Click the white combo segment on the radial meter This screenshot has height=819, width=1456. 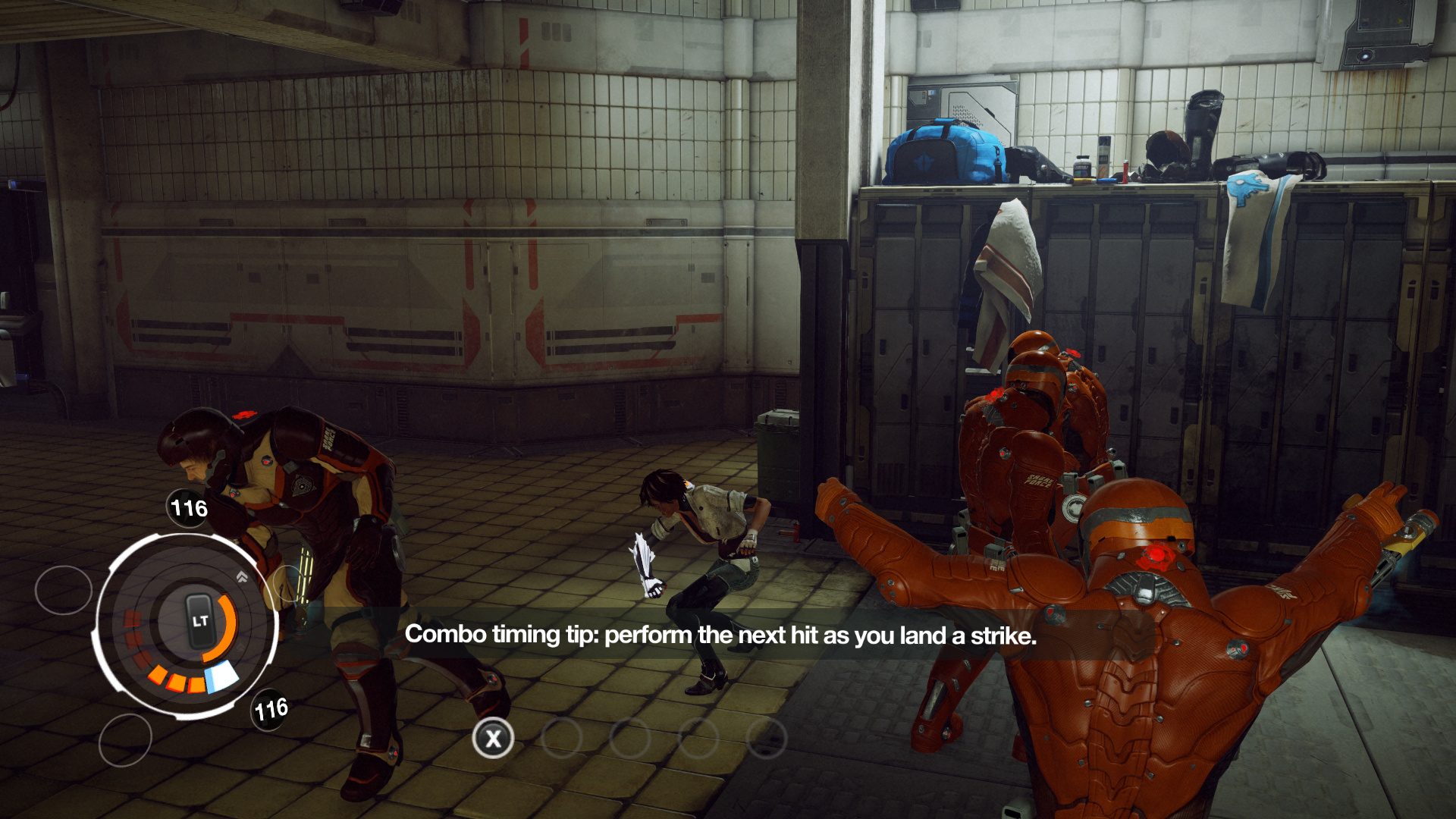click(x=222, y=674)
